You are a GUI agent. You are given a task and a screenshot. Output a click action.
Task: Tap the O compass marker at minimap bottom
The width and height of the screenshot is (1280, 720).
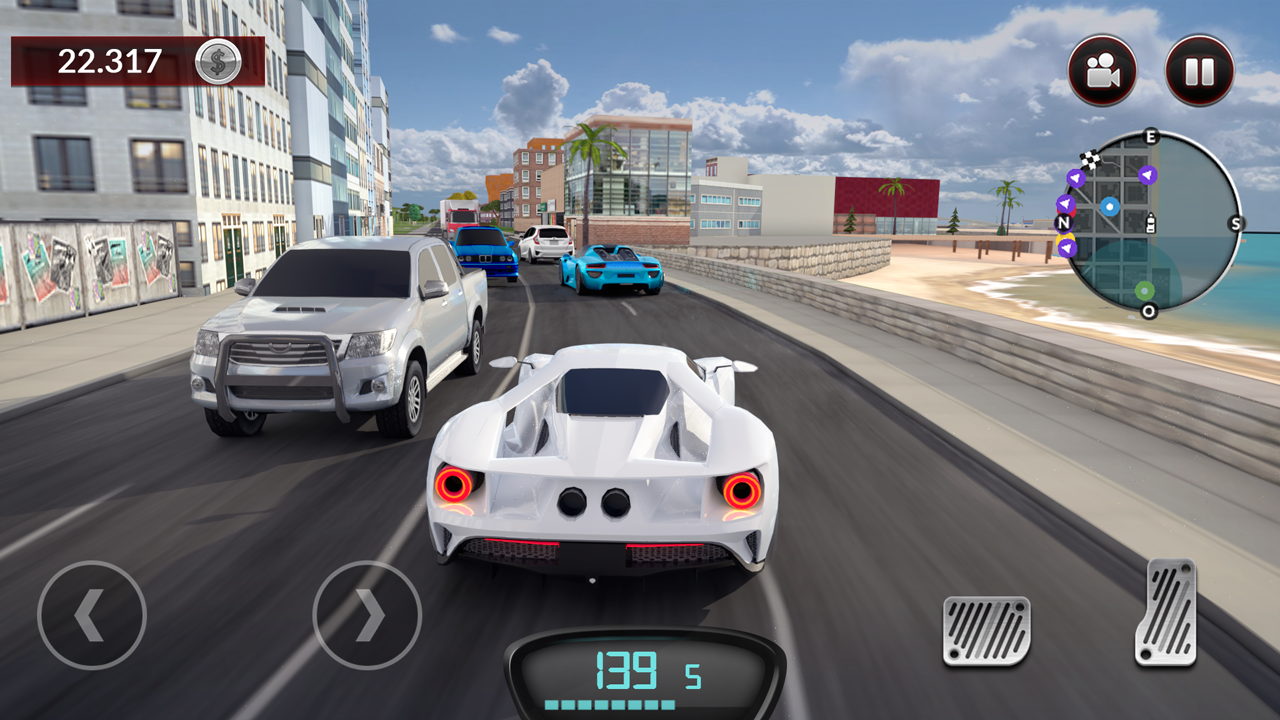click(x=1147, y=311)
